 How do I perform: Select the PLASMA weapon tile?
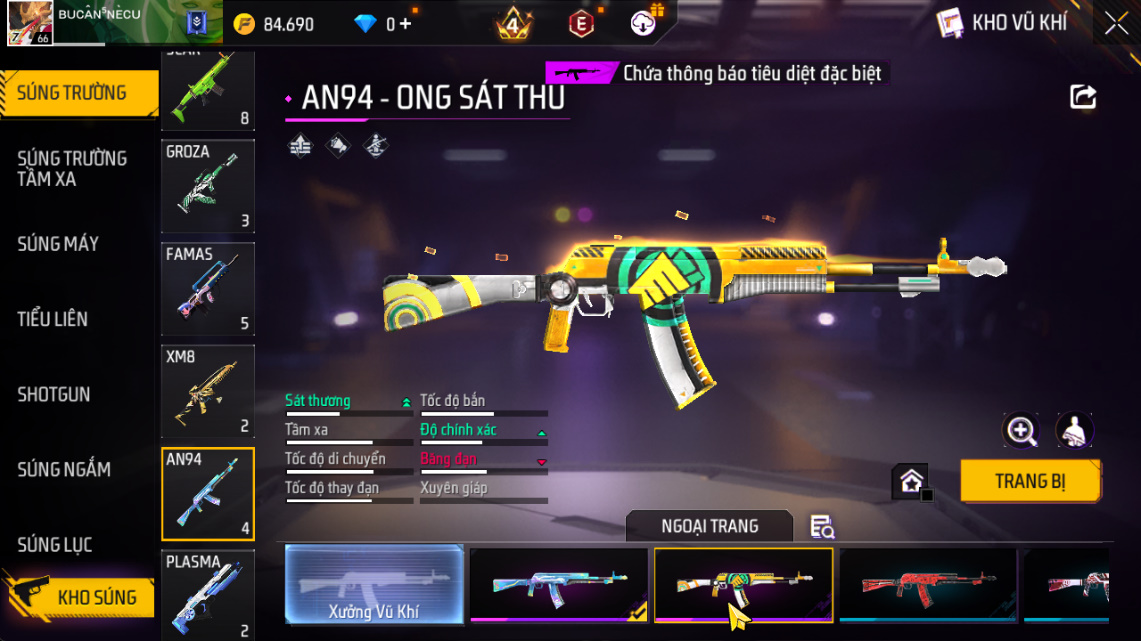pyautogui.click(x=208, y=595)
